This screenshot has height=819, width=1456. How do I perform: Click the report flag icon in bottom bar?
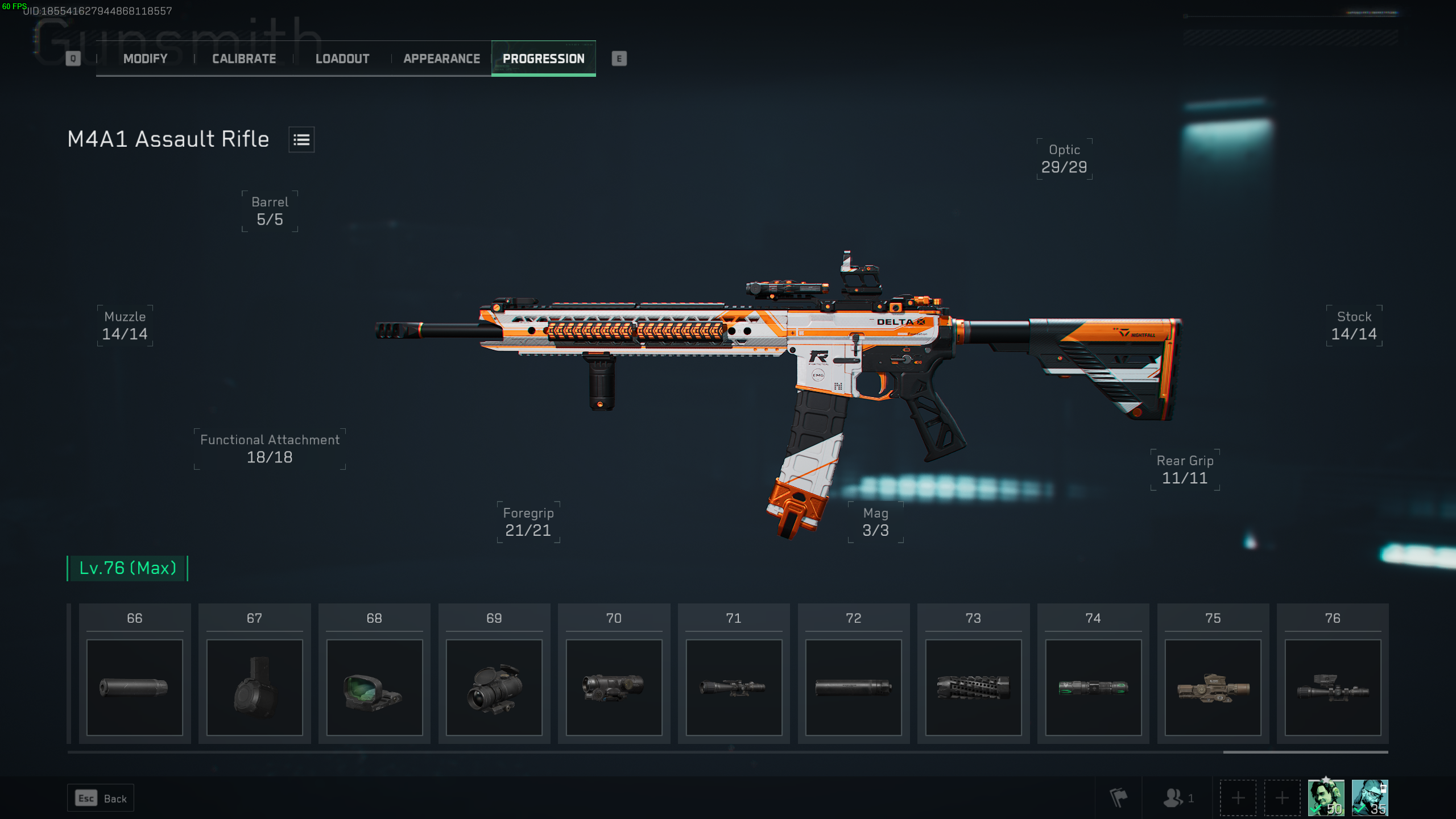1119,797
